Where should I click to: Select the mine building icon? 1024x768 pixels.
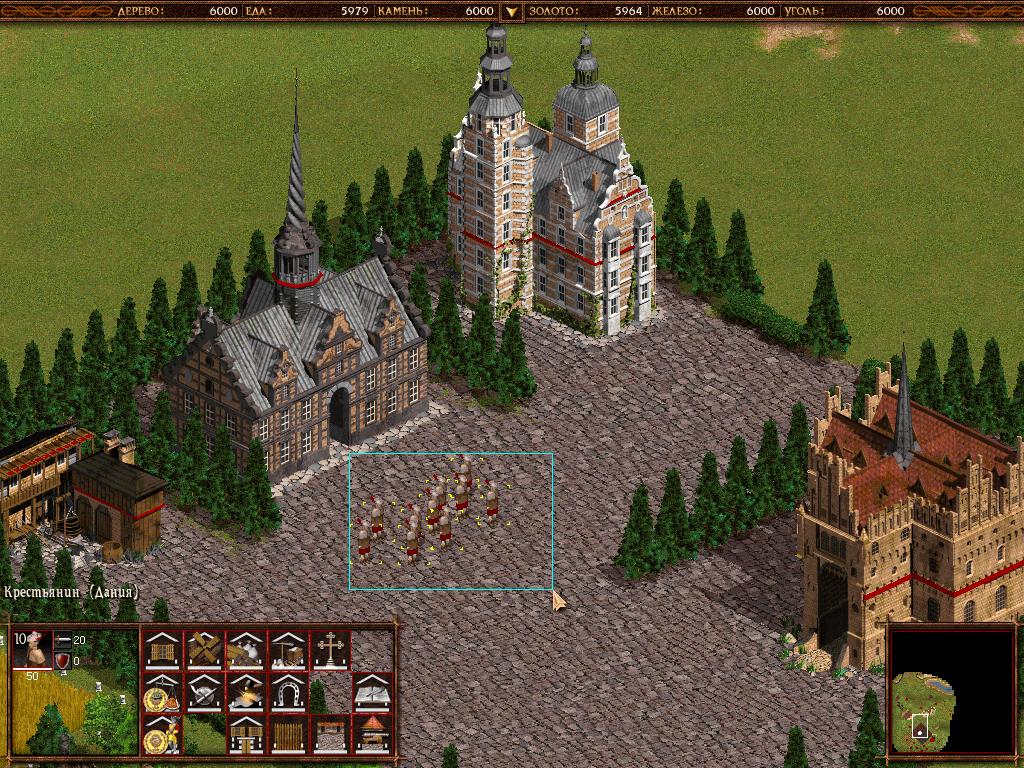coord(288,650)
